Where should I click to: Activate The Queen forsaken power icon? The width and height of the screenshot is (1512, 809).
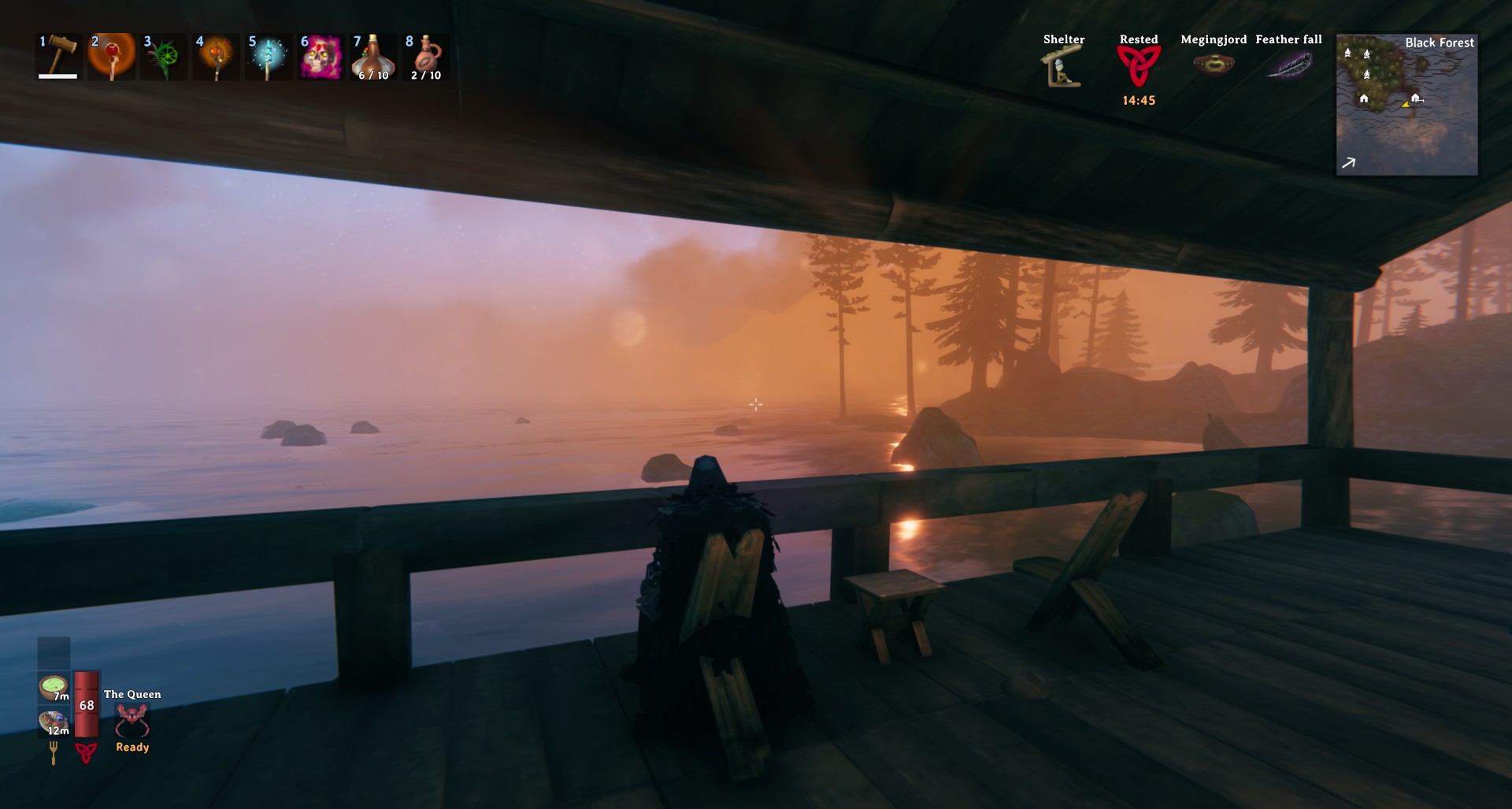tap(132, 720)
